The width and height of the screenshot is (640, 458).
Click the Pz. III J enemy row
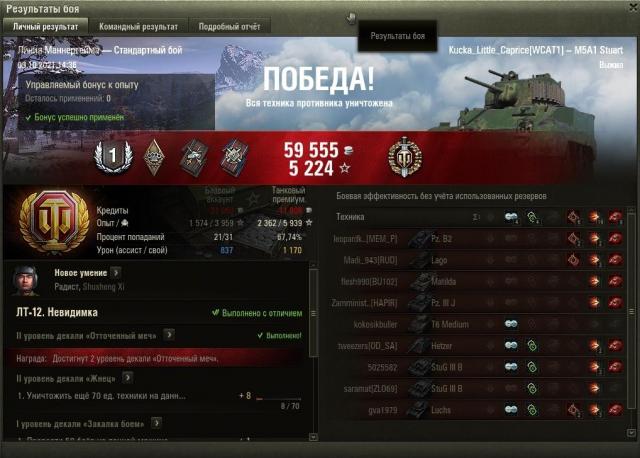coord(480,302)
